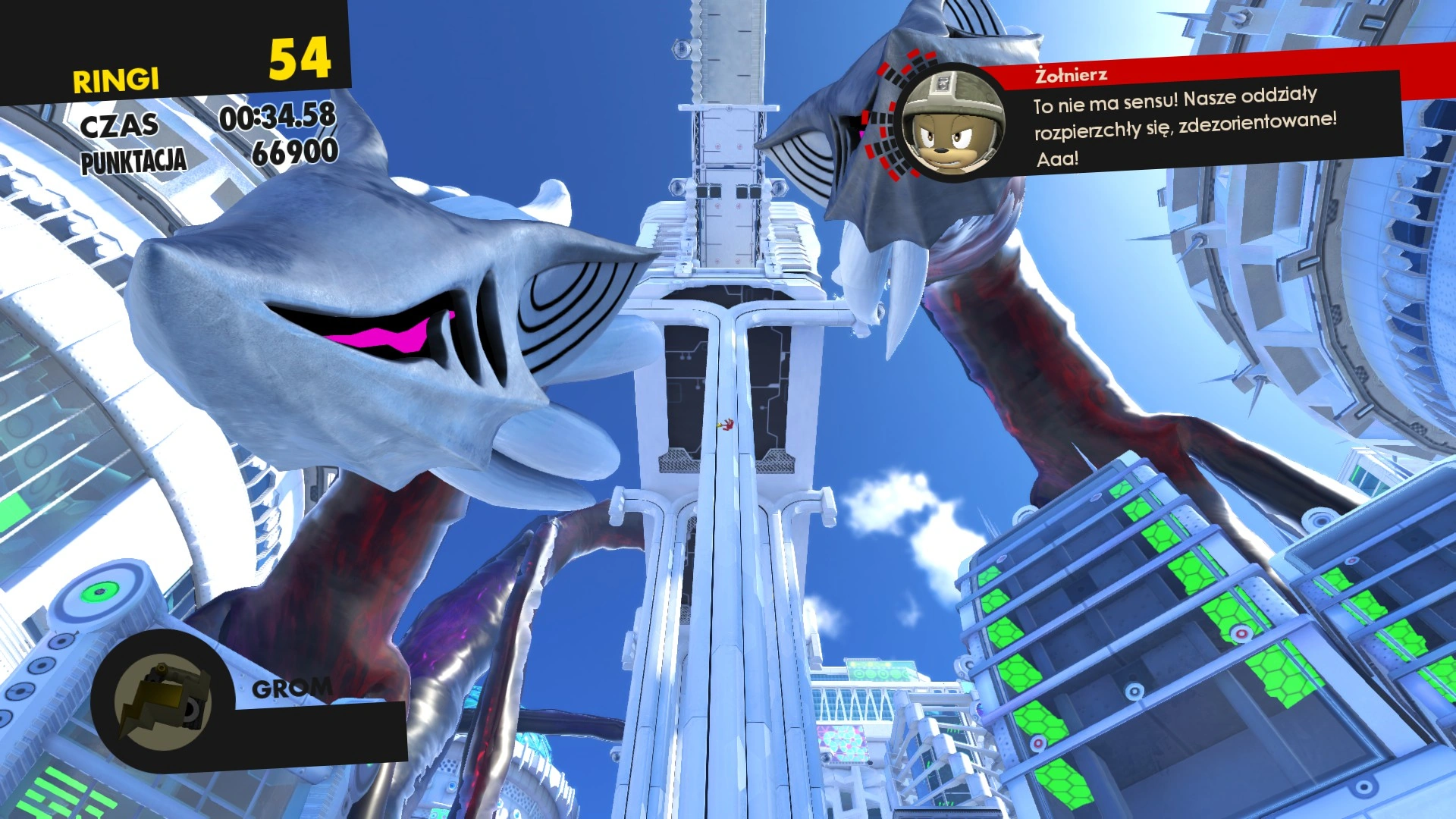This screenshot has width=1456, height=819.
Task: Click the yellow RINGI label
Action: [x=115, y=78]
